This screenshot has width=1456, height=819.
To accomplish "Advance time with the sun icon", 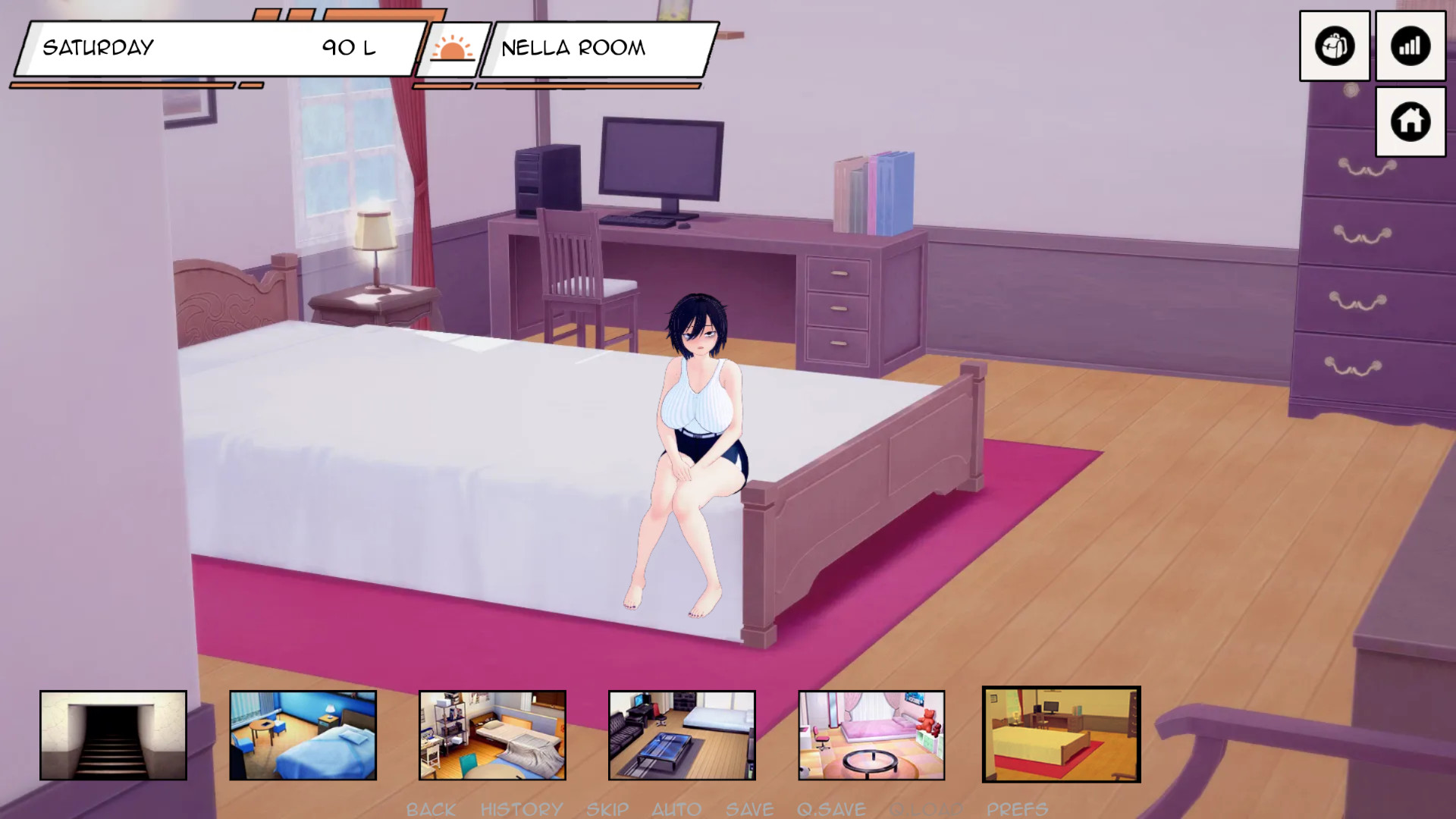I will [x=452, y=49].
